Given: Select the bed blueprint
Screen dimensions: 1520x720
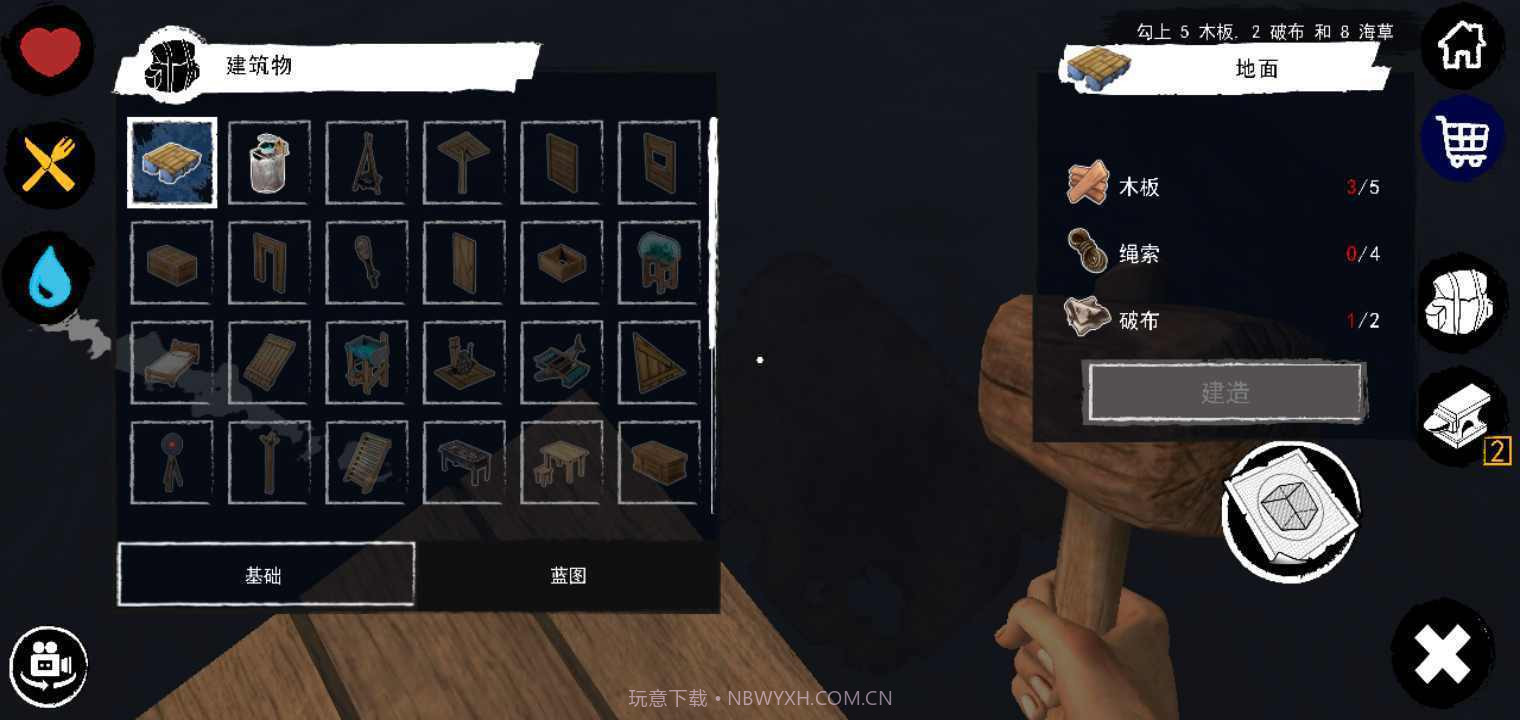Looking at the screenshot, I should [x=171, y=360].
